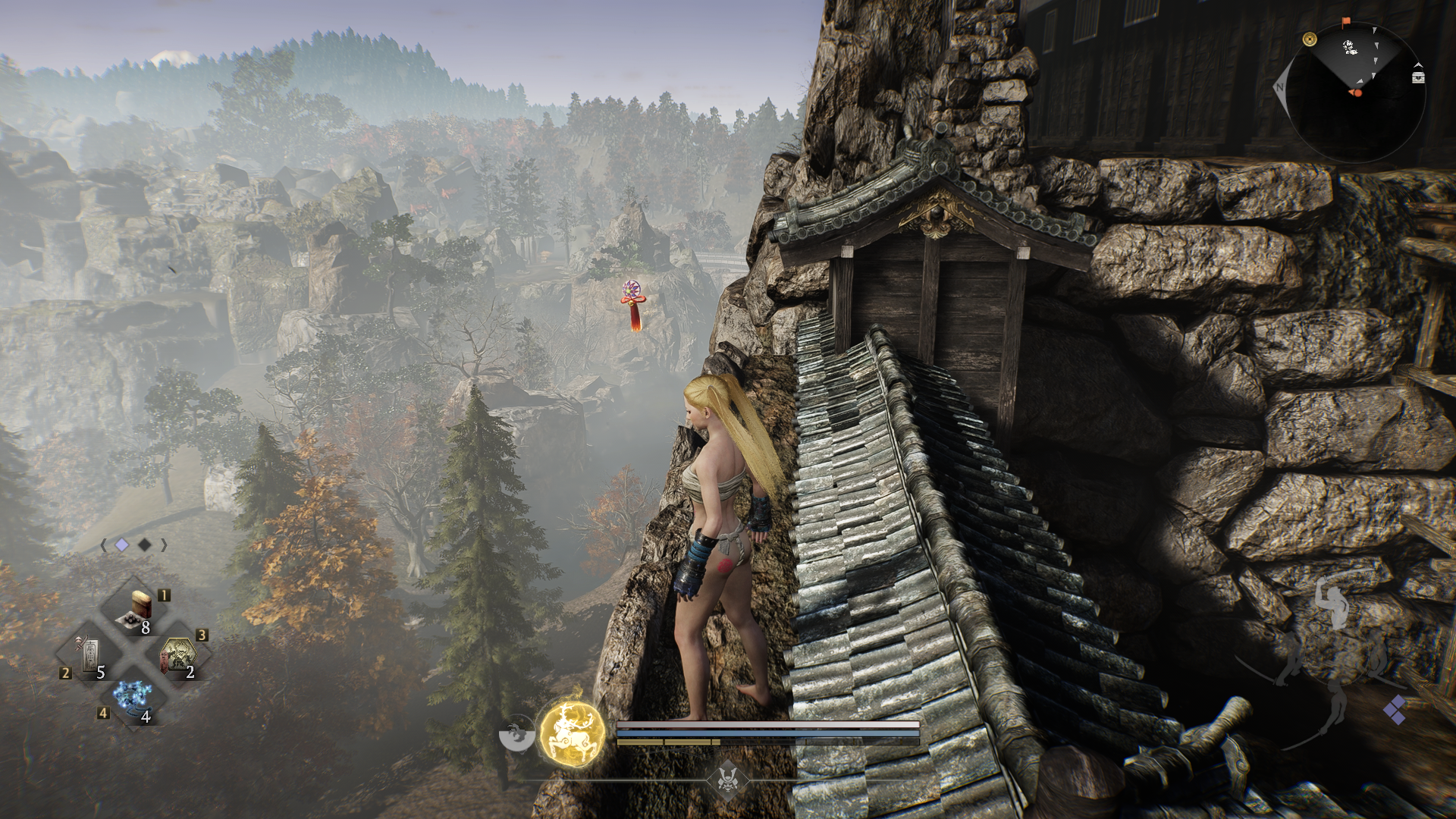This screenshot has width=1456, height=819.
Task: Use the glowing blue prayer beads slot 4
Action: [134, 698]
